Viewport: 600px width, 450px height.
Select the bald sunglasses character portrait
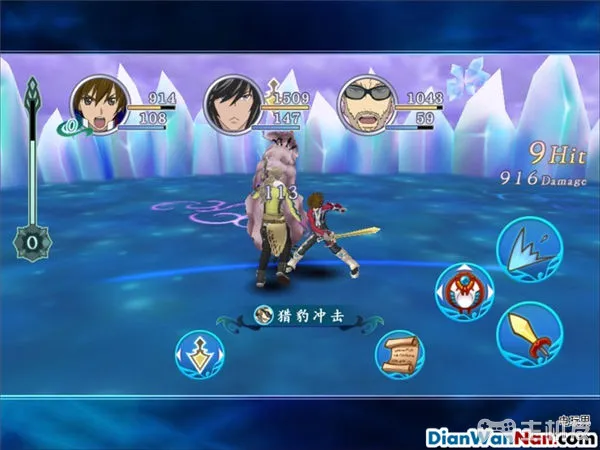[x=365, y=105]
